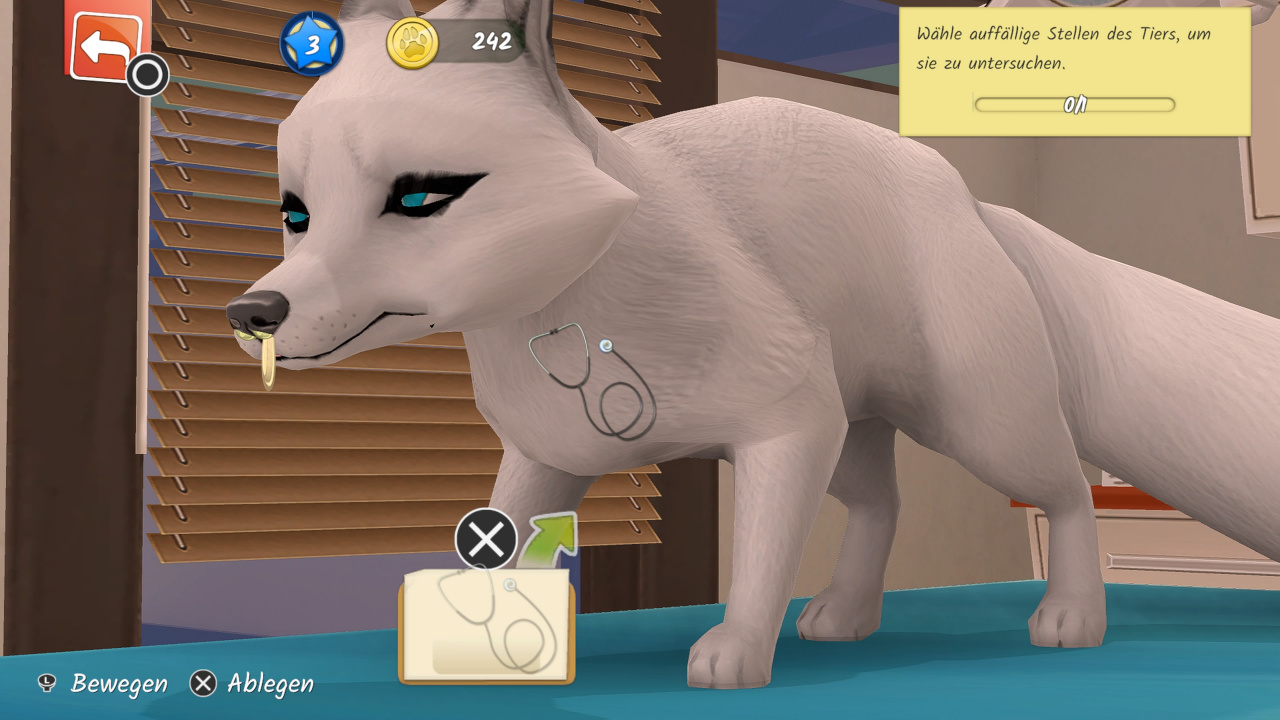This screenshot has width=1280, height=720.
Task: Click the blue star level badge
Action: pos(312,44)
